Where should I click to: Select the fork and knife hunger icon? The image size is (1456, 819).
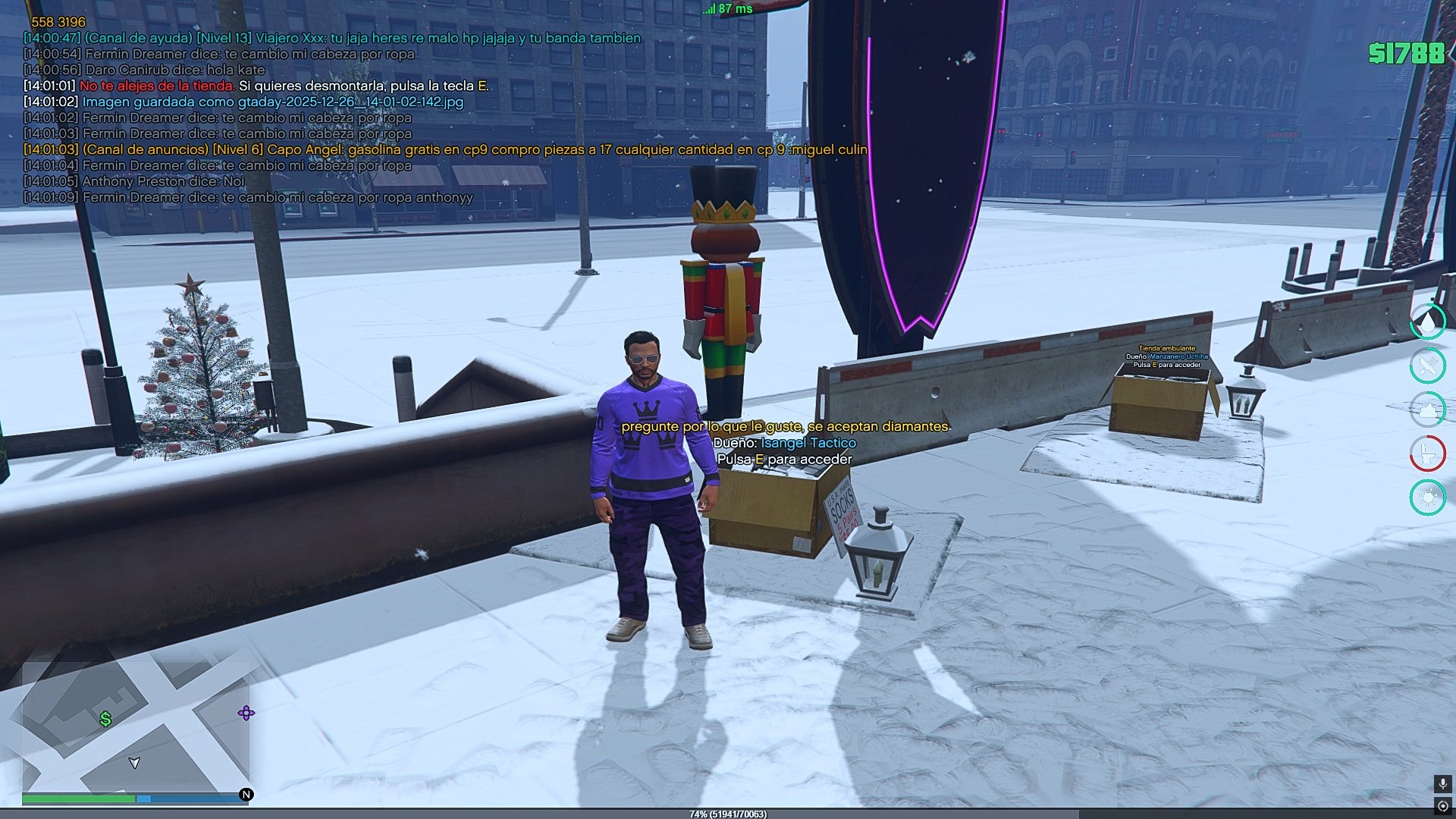click(x=1428, y=366)
